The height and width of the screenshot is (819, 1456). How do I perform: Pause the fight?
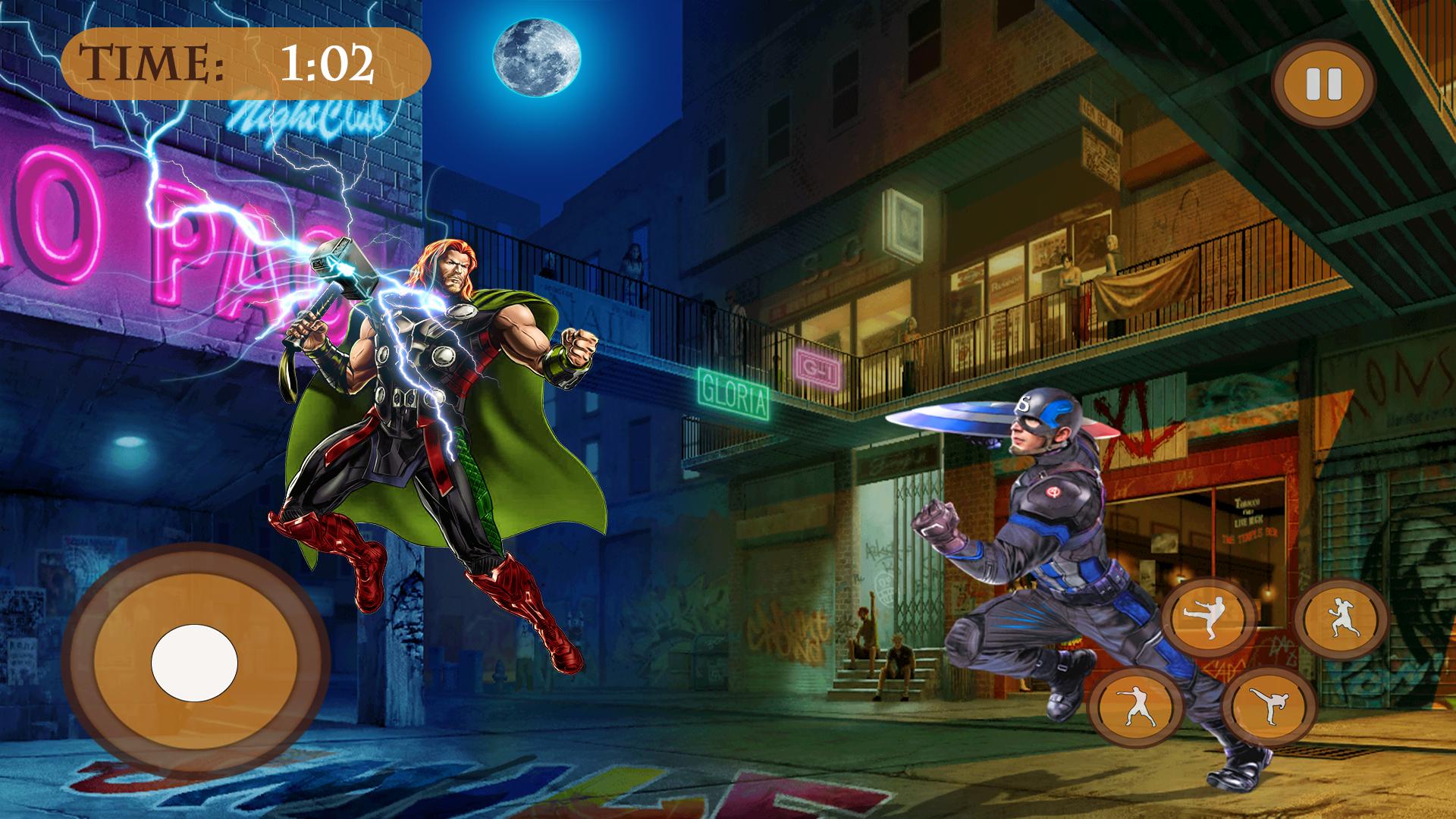tap(1323, 84)
